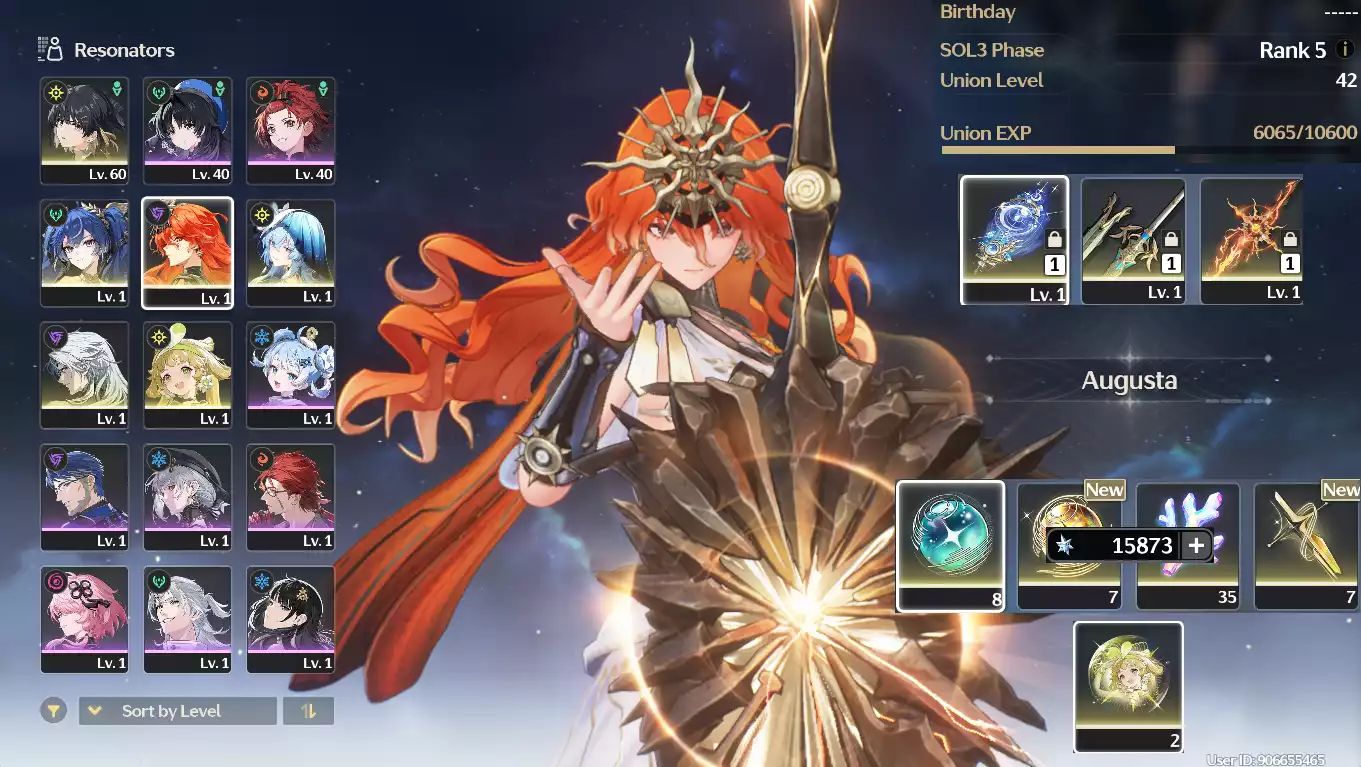Screen dimensions: 1361x767
Task: Choose the pink-haired resonator tile
Action: (84, 619)
